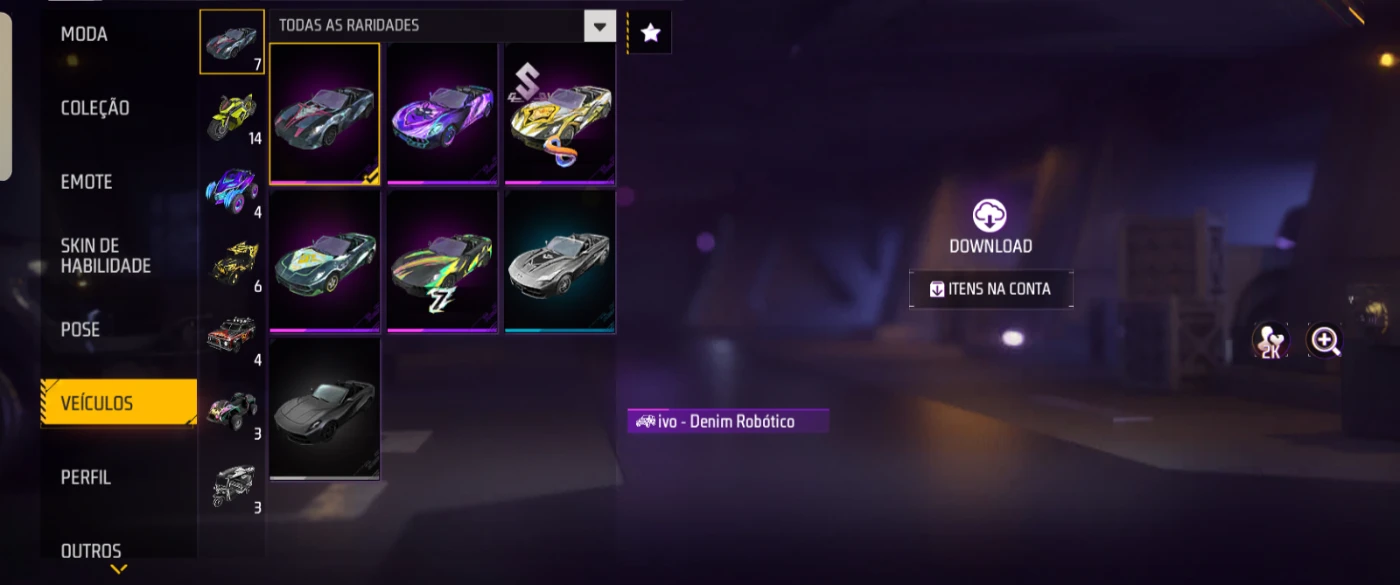
Task: Open the Moda category
Action: [84, 35]
